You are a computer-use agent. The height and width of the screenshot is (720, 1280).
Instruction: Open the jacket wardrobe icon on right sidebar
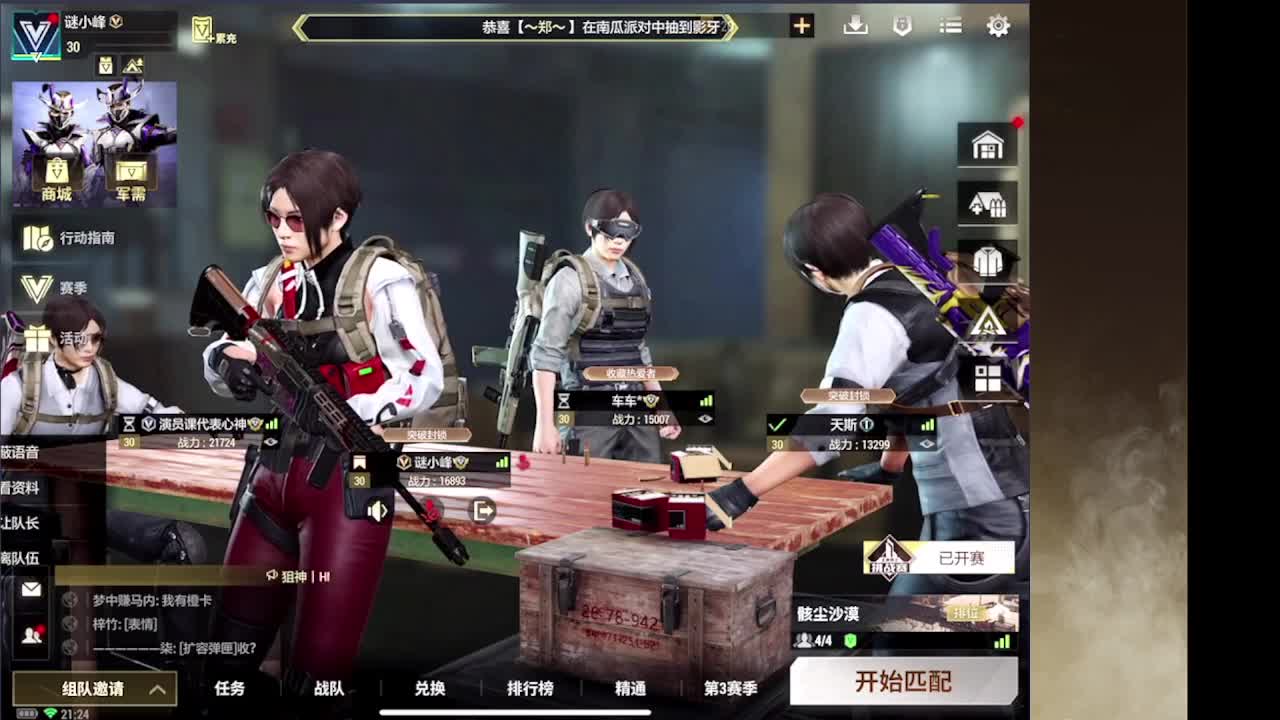(x=987, y=260)
